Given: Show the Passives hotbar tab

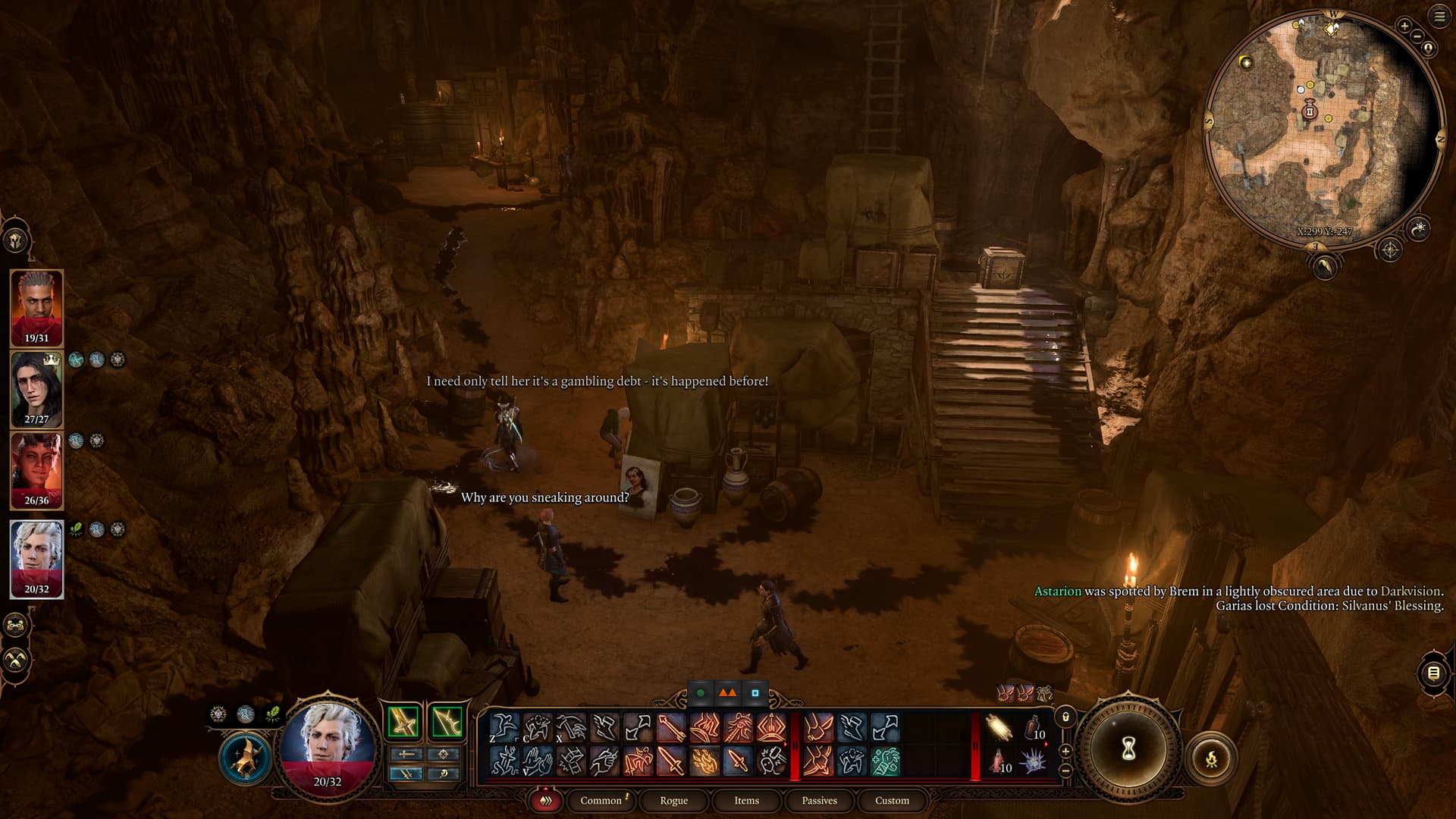Looking at the screenshot, I should point(819,800).
